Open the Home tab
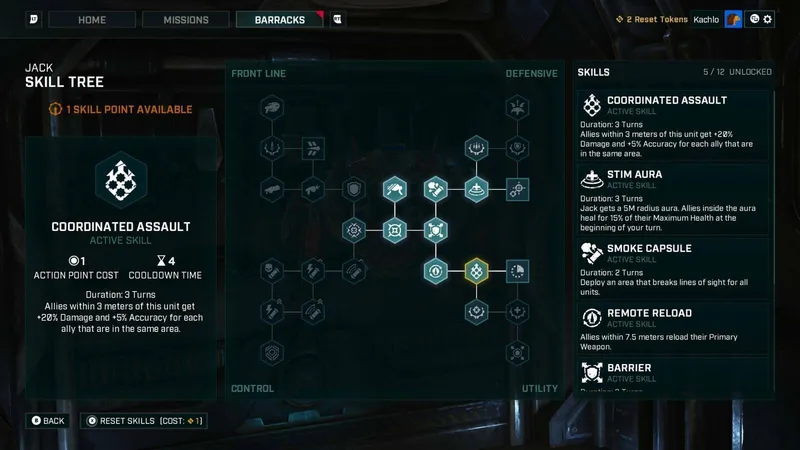Image resolution: width=800 pixels, height=450 pixels. click(x=92, y=19)
